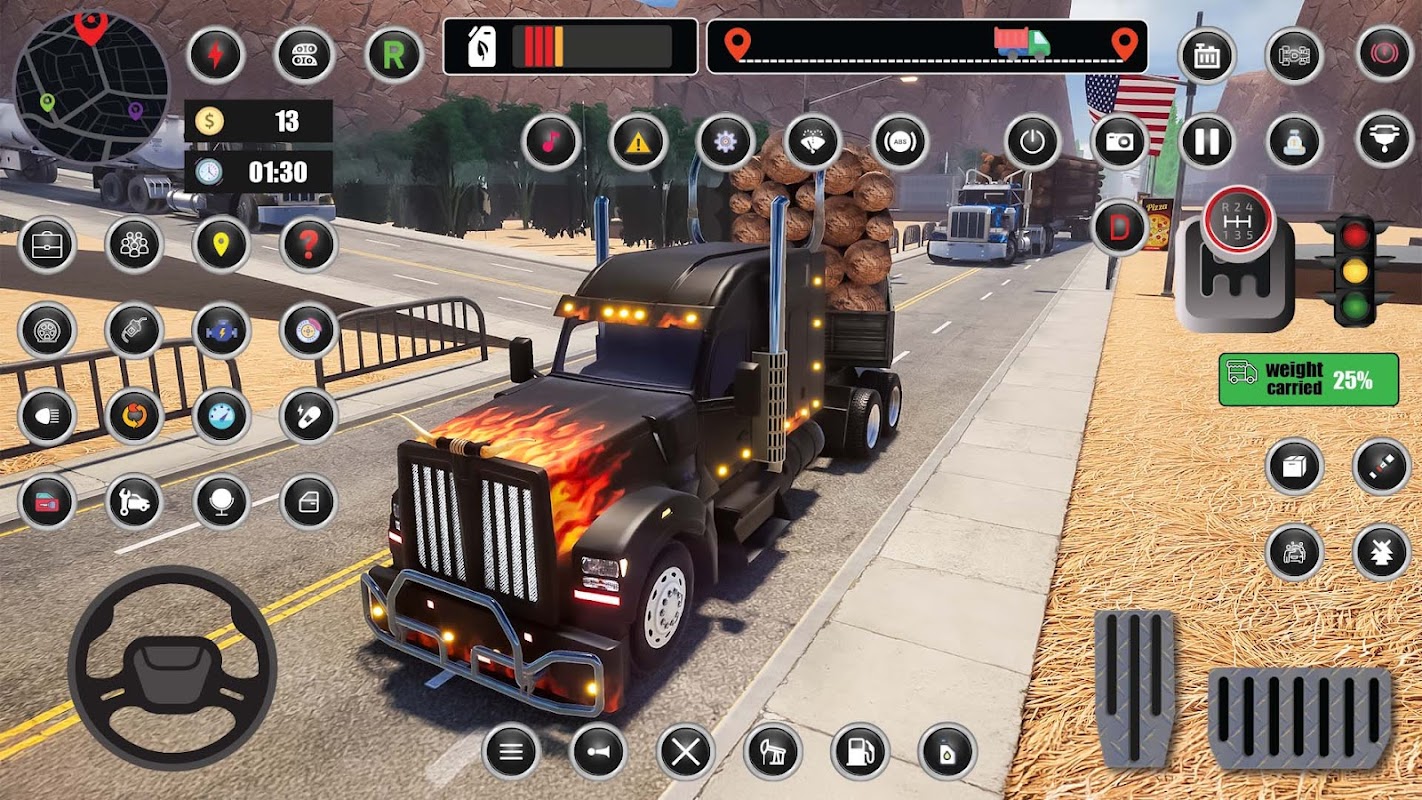The image size is (1422, 800).
Task: Open the gear settings button
Action: (725, 142)
